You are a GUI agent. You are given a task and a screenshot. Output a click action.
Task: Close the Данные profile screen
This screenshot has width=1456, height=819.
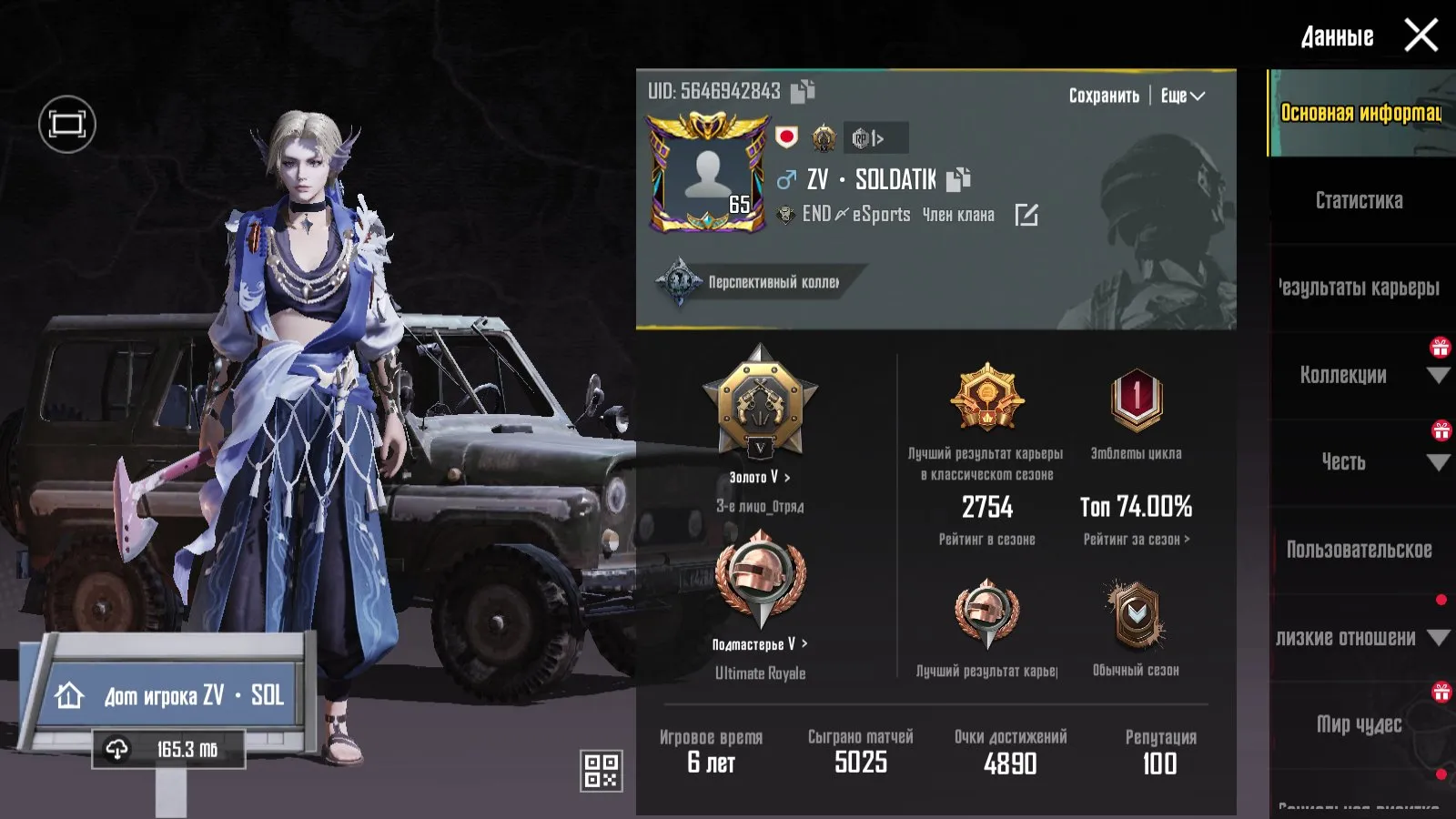[1421, 36]
